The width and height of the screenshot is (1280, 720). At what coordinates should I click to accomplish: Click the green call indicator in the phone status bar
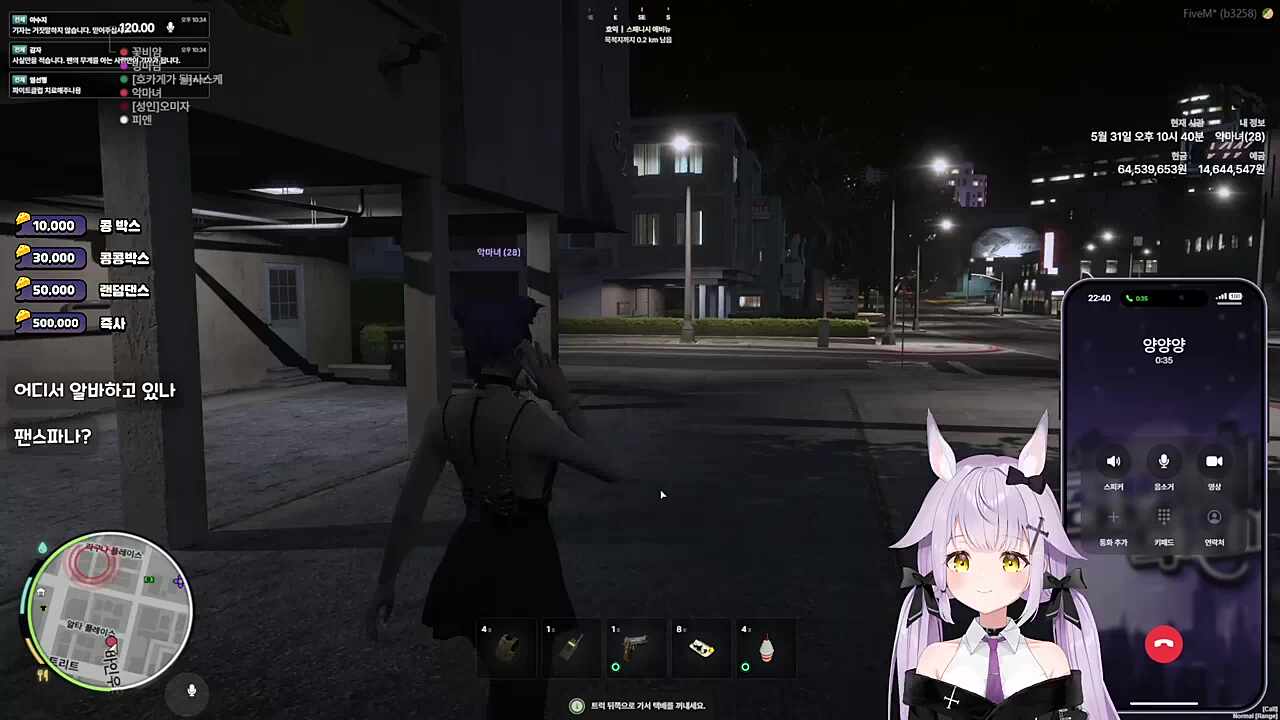tap(1136, 298)
